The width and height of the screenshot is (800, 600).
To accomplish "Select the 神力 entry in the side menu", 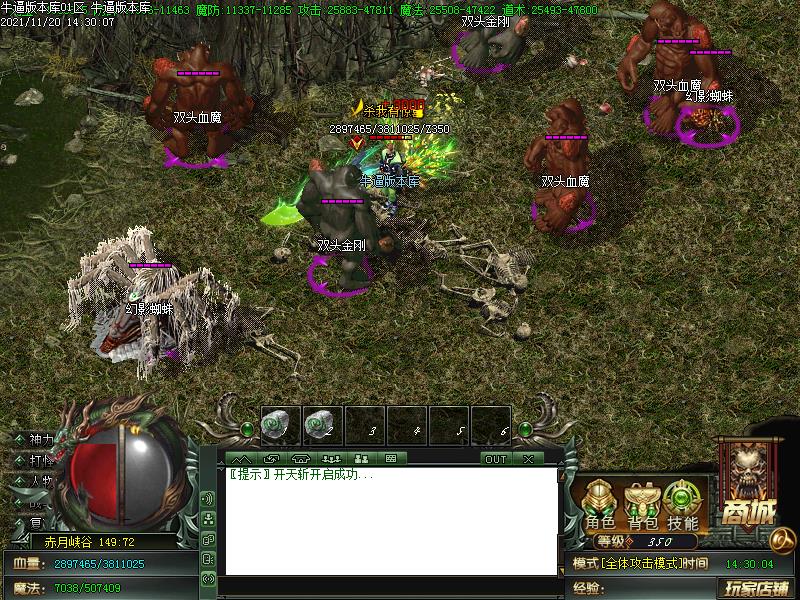I will [38, 440].
